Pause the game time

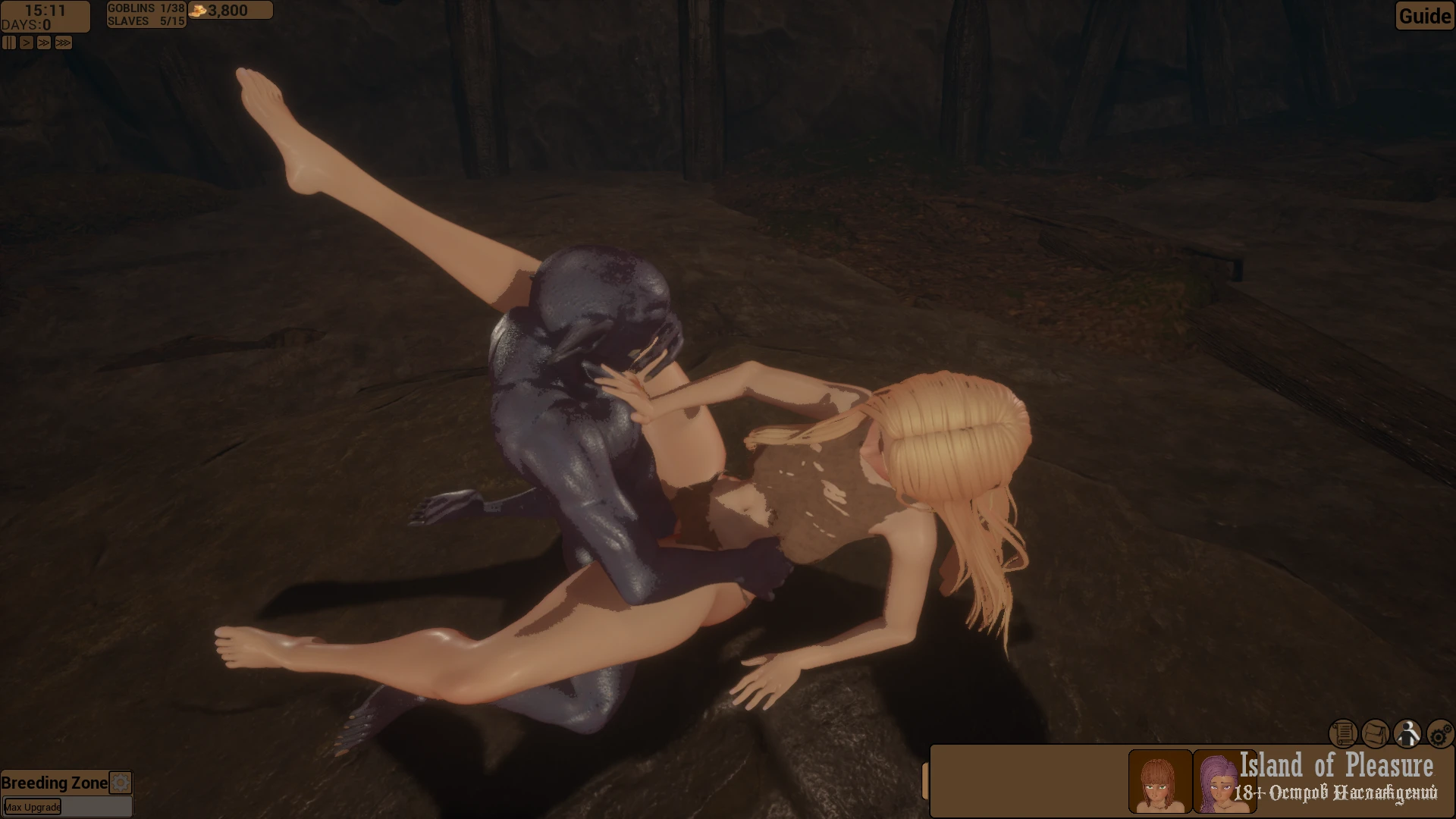8,43
